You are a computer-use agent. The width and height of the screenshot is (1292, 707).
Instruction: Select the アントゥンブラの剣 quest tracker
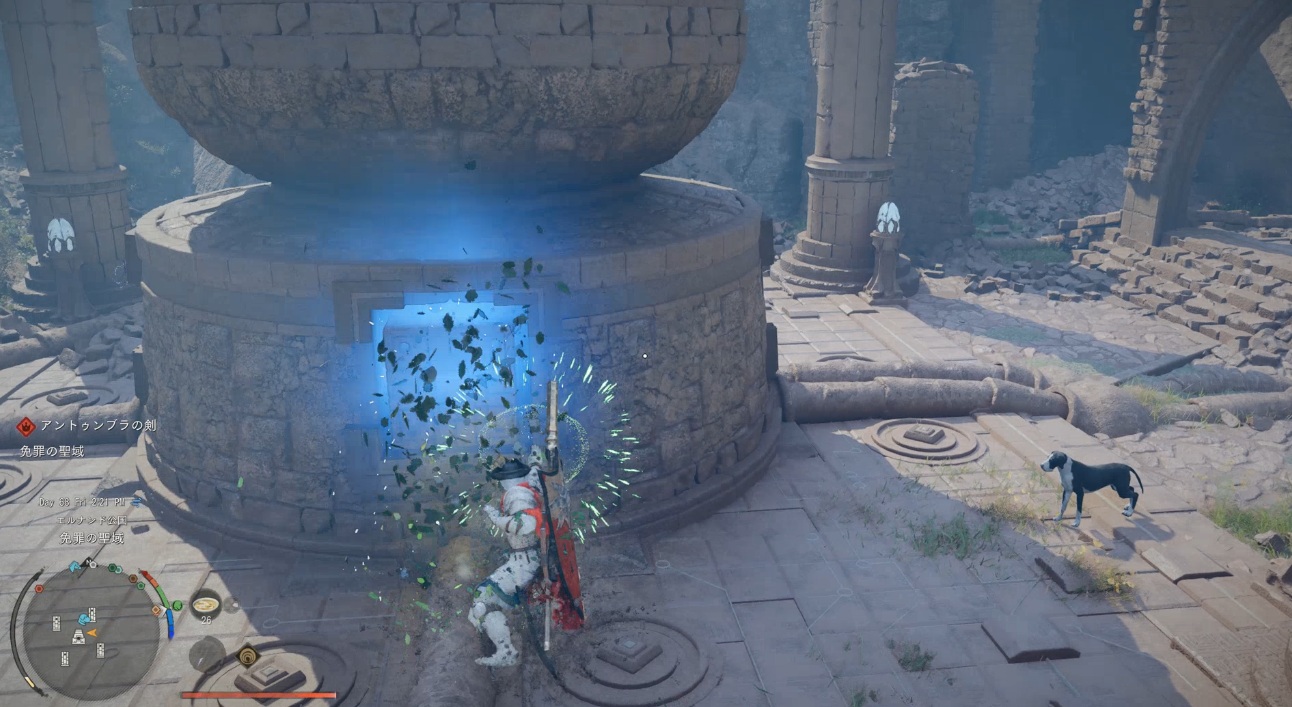click(x=98, y=426)
